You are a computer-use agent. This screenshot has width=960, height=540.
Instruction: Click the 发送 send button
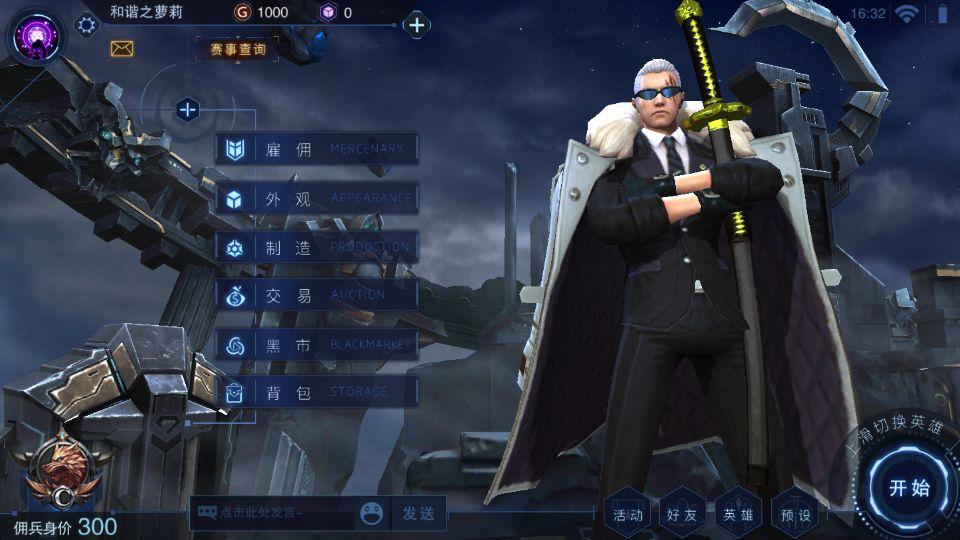click(418, 513)
